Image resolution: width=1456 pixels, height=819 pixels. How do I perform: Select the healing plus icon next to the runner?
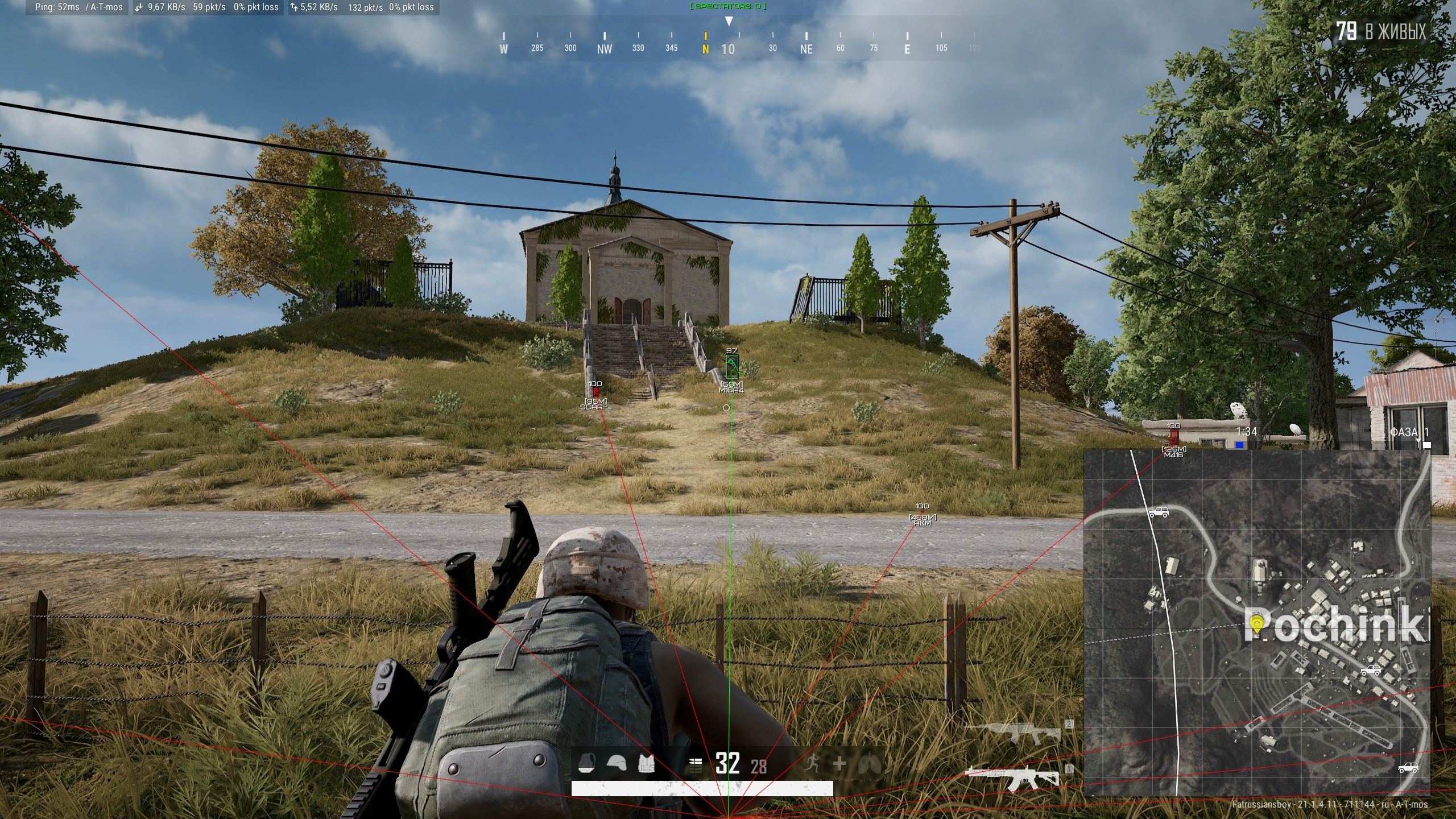click(x=840, y=762)
